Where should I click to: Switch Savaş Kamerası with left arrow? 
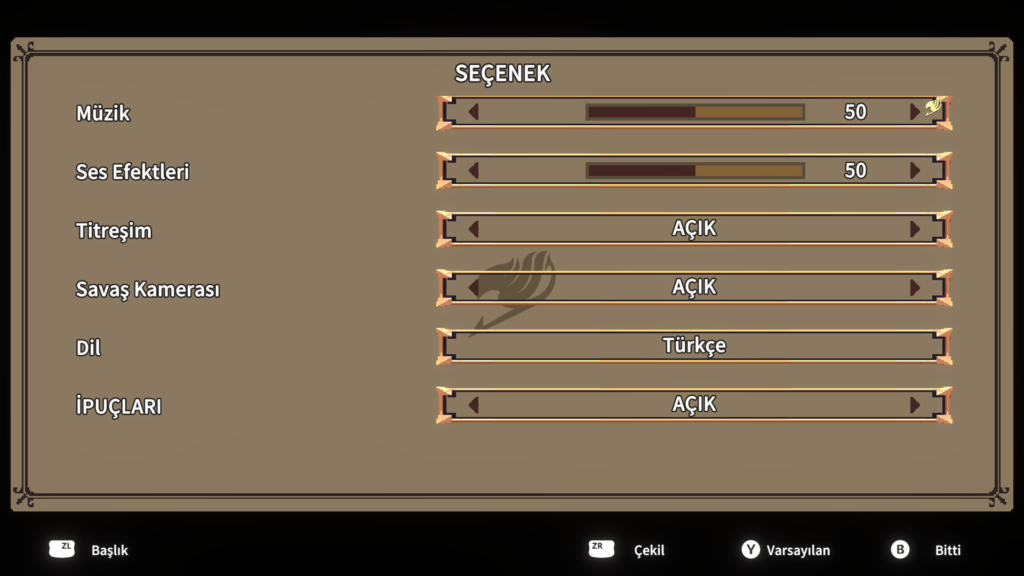(474, 288)
